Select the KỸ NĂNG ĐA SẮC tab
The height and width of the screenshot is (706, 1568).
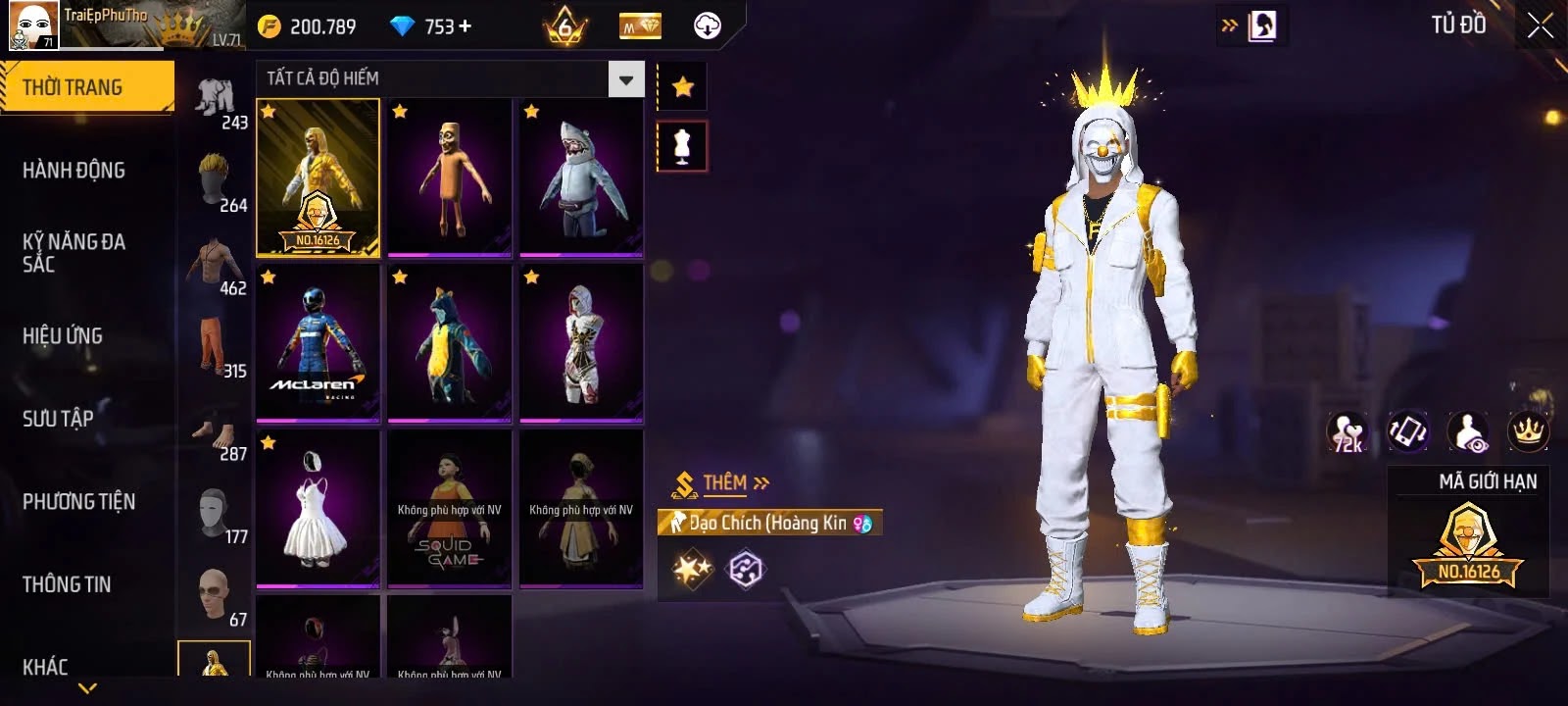pyautogui.click(x=73, y=253)
